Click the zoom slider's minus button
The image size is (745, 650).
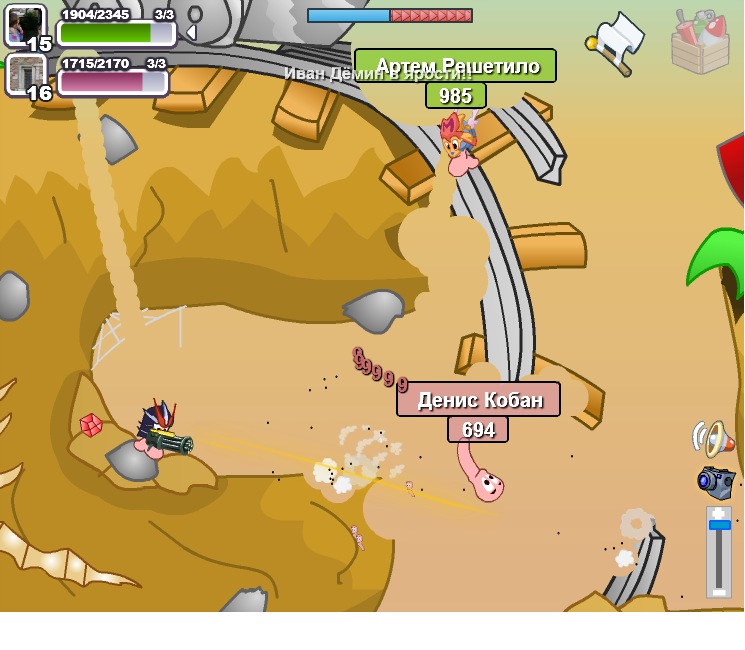(x=718, y=591)
